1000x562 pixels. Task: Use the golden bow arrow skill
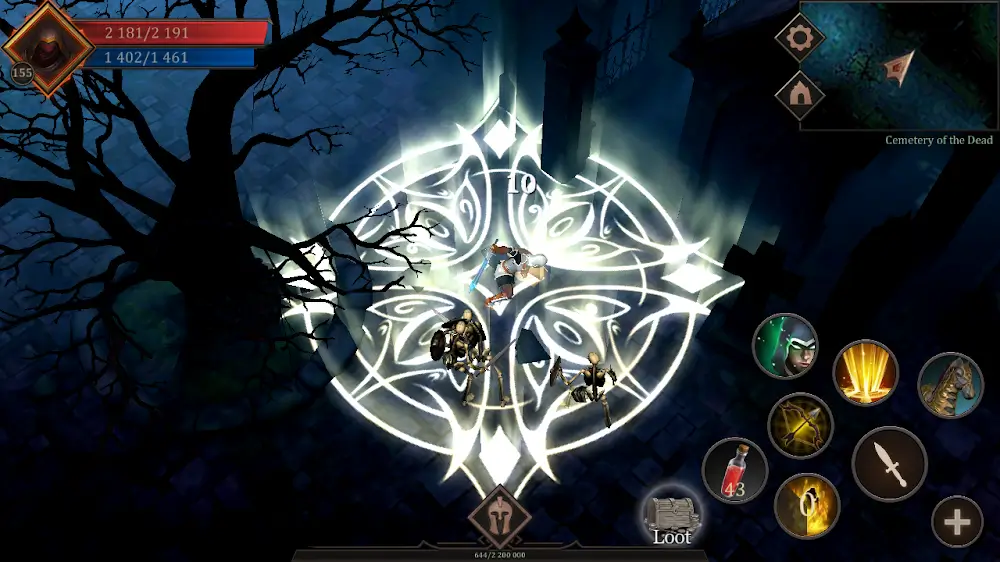coord(800,425)
